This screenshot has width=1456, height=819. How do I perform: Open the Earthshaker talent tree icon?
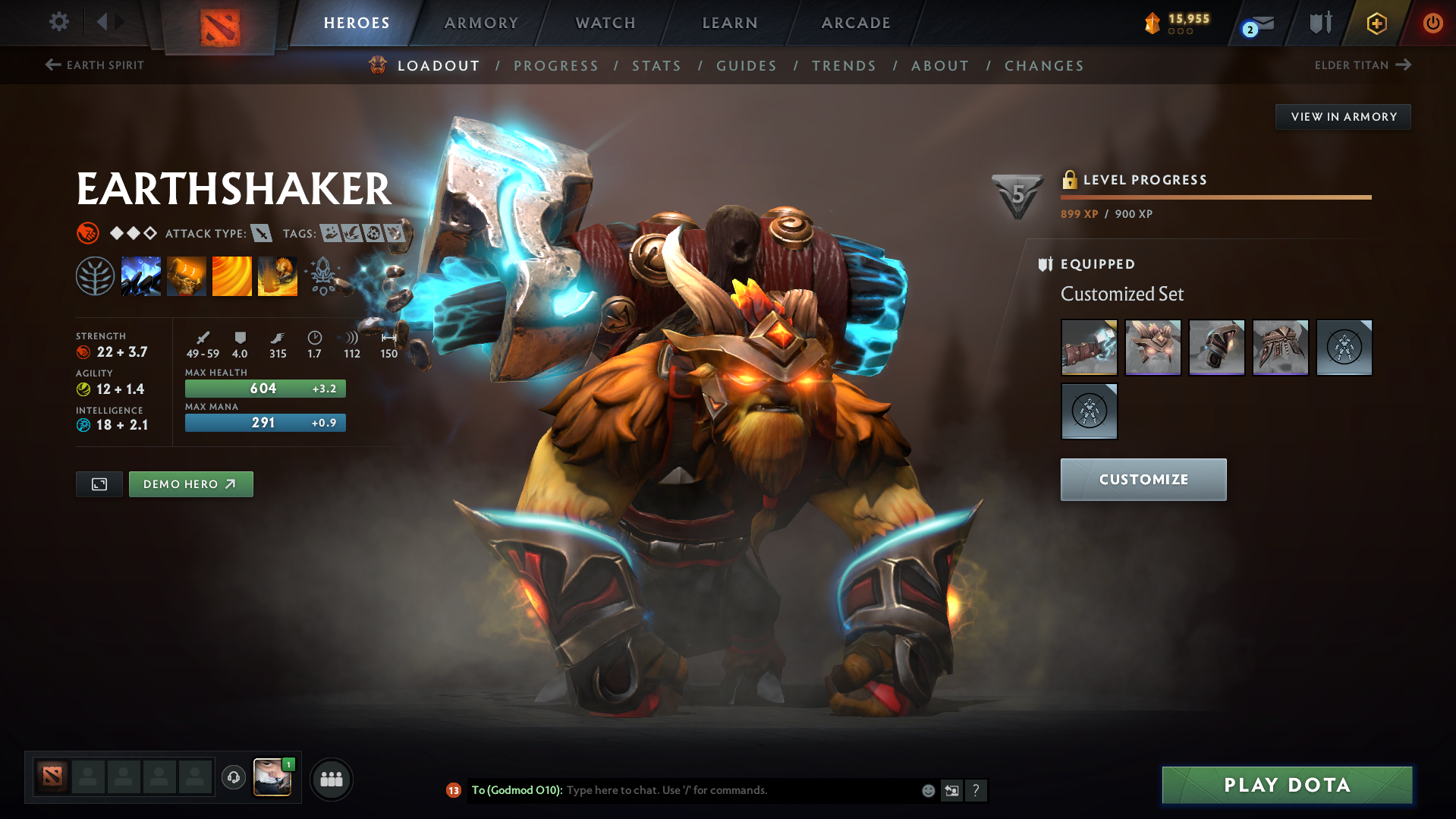(96, 276)
